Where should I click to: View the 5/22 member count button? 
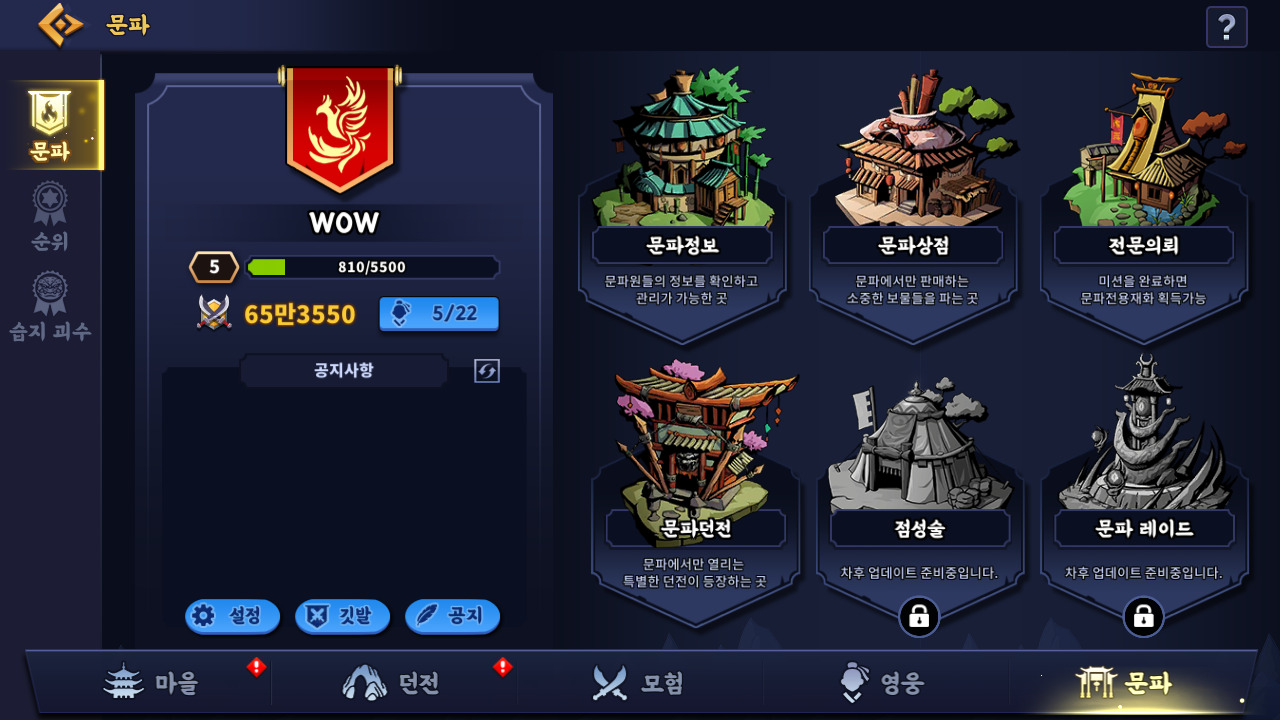(x=439, y=313)
